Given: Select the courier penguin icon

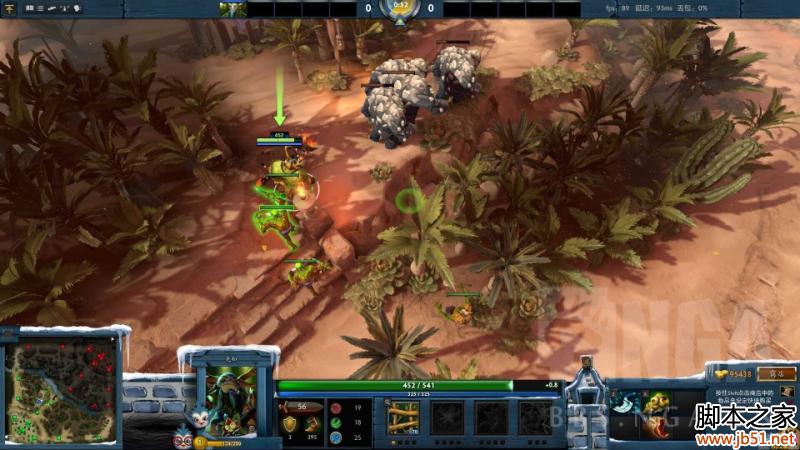Looking at the screenshot, I should [x=182, y=439].
